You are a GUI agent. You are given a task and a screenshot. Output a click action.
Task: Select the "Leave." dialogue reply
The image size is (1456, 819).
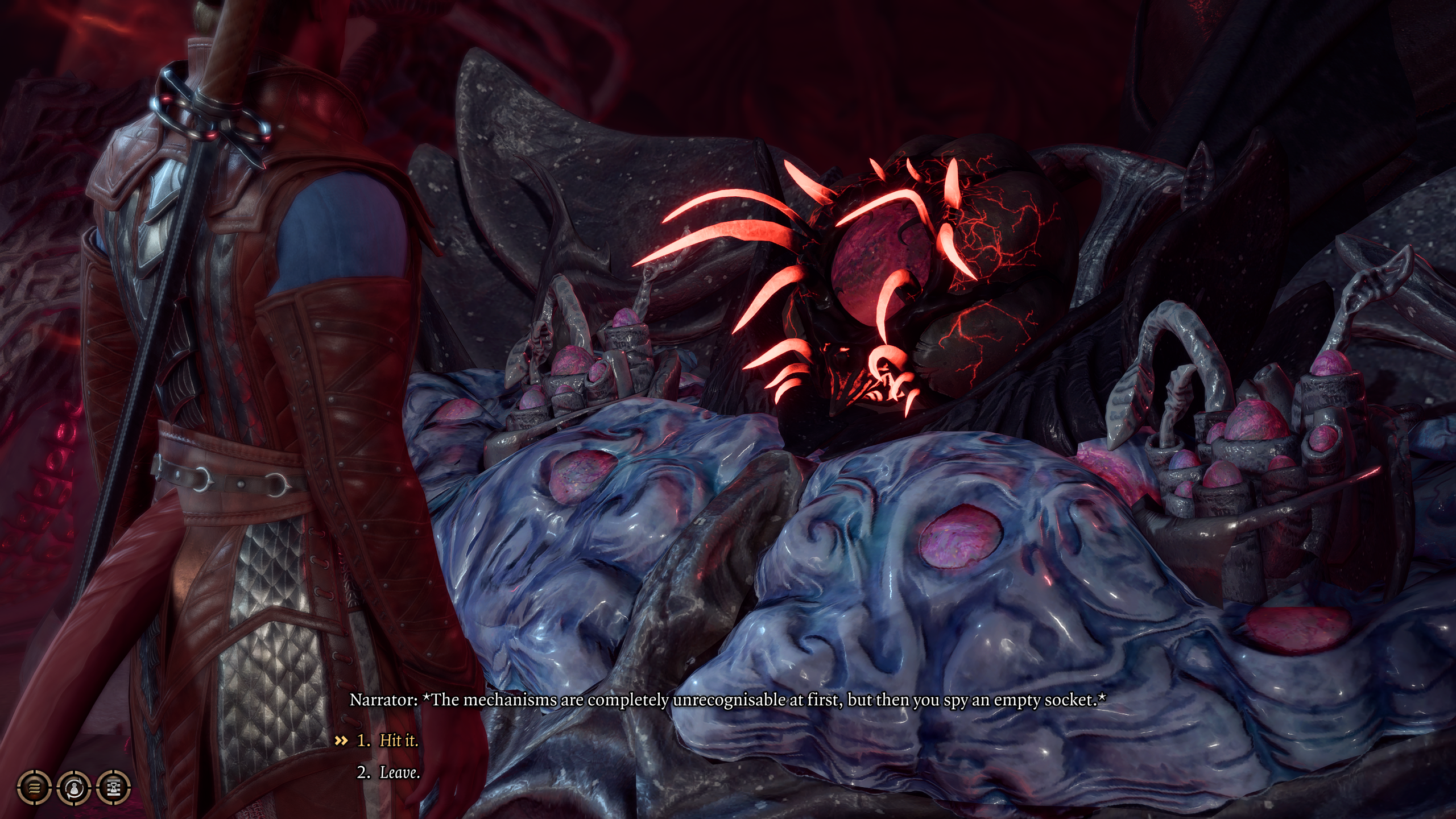[x=399, y=772]
